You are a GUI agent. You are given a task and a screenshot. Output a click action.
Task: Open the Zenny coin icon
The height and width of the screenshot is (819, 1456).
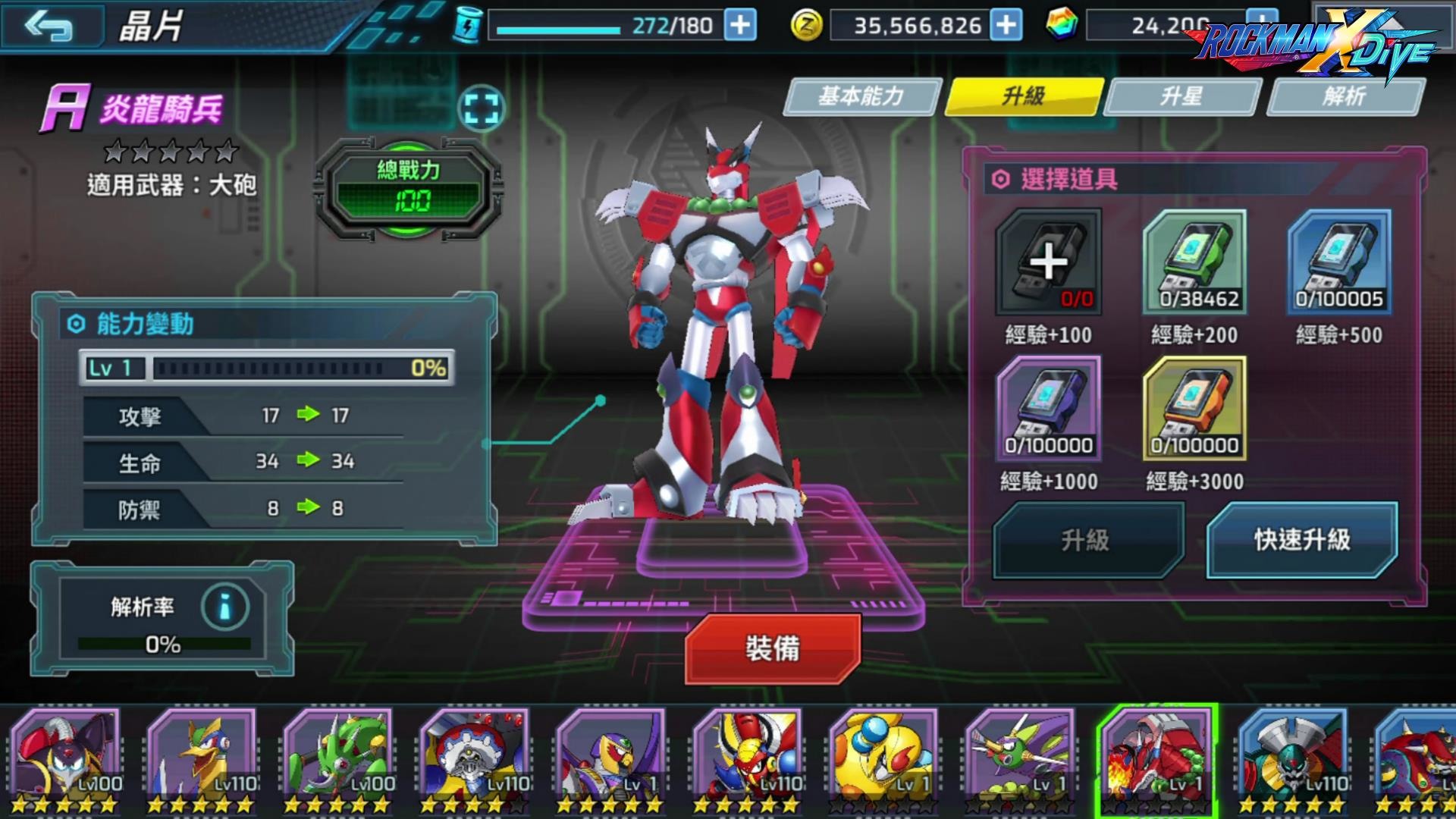(807, 24)
